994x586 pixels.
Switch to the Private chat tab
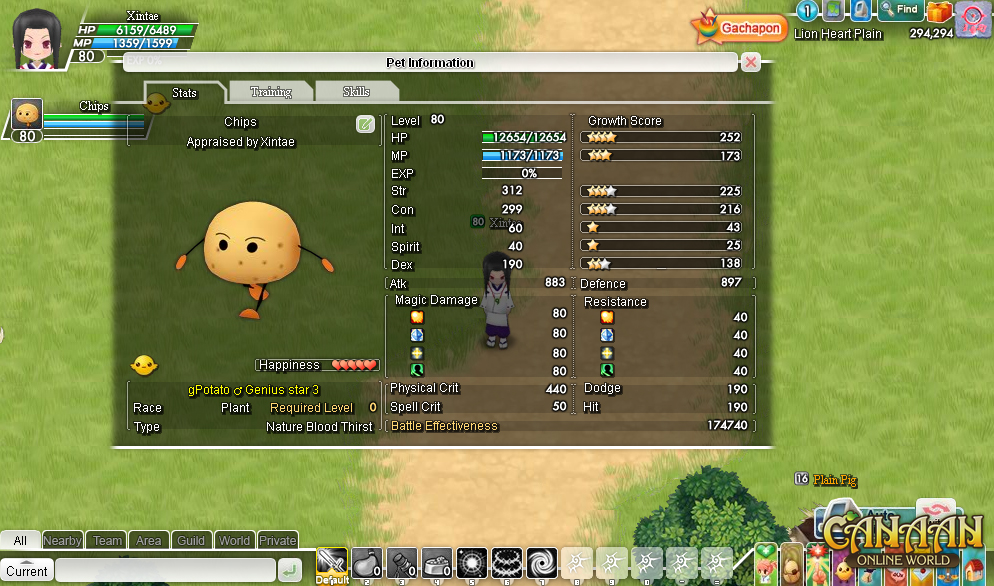[277, 541]
